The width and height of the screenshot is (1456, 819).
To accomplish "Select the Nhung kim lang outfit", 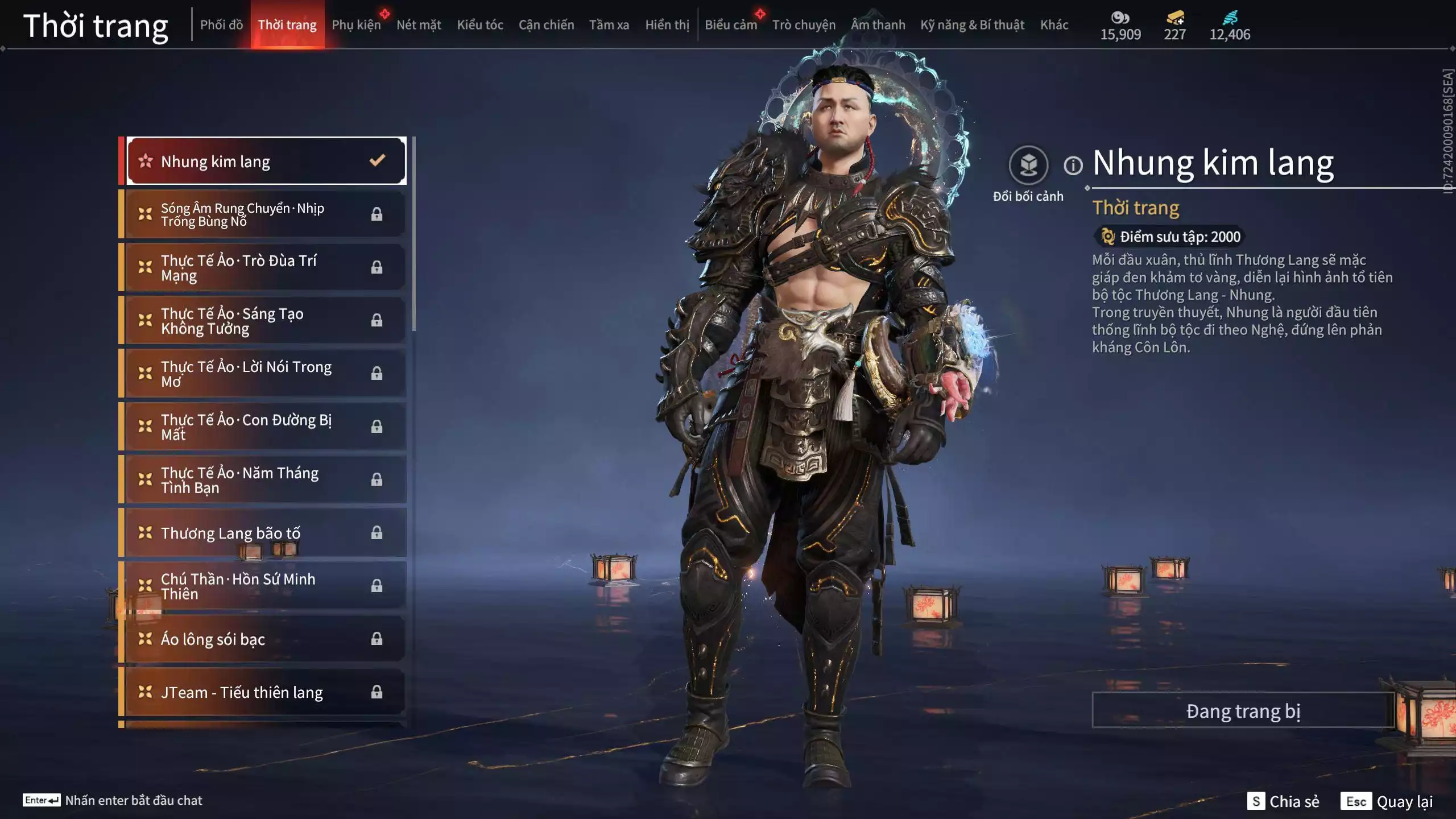I will (x=265, y=162).
